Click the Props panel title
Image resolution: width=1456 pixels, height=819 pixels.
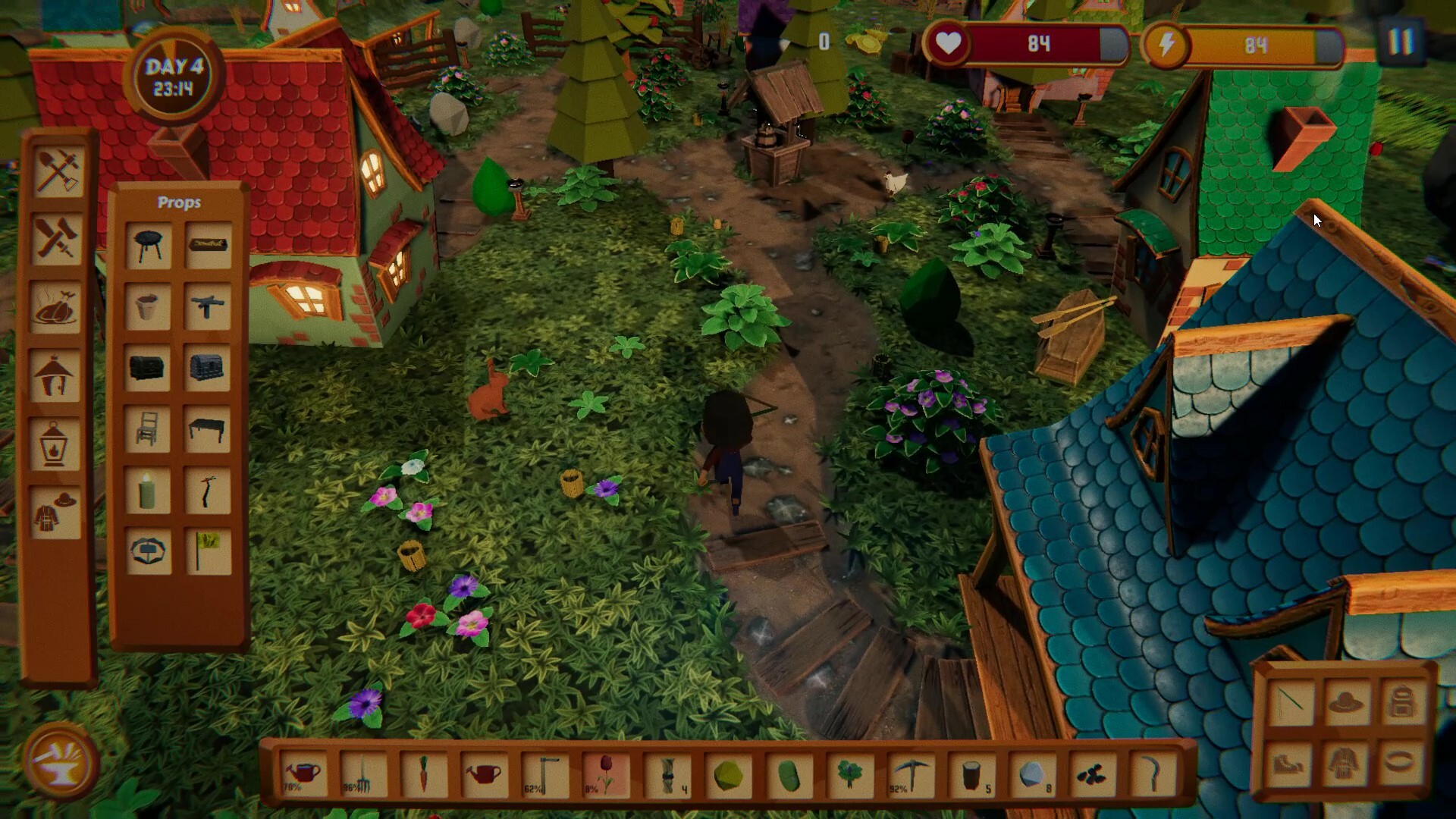(179, 202)
